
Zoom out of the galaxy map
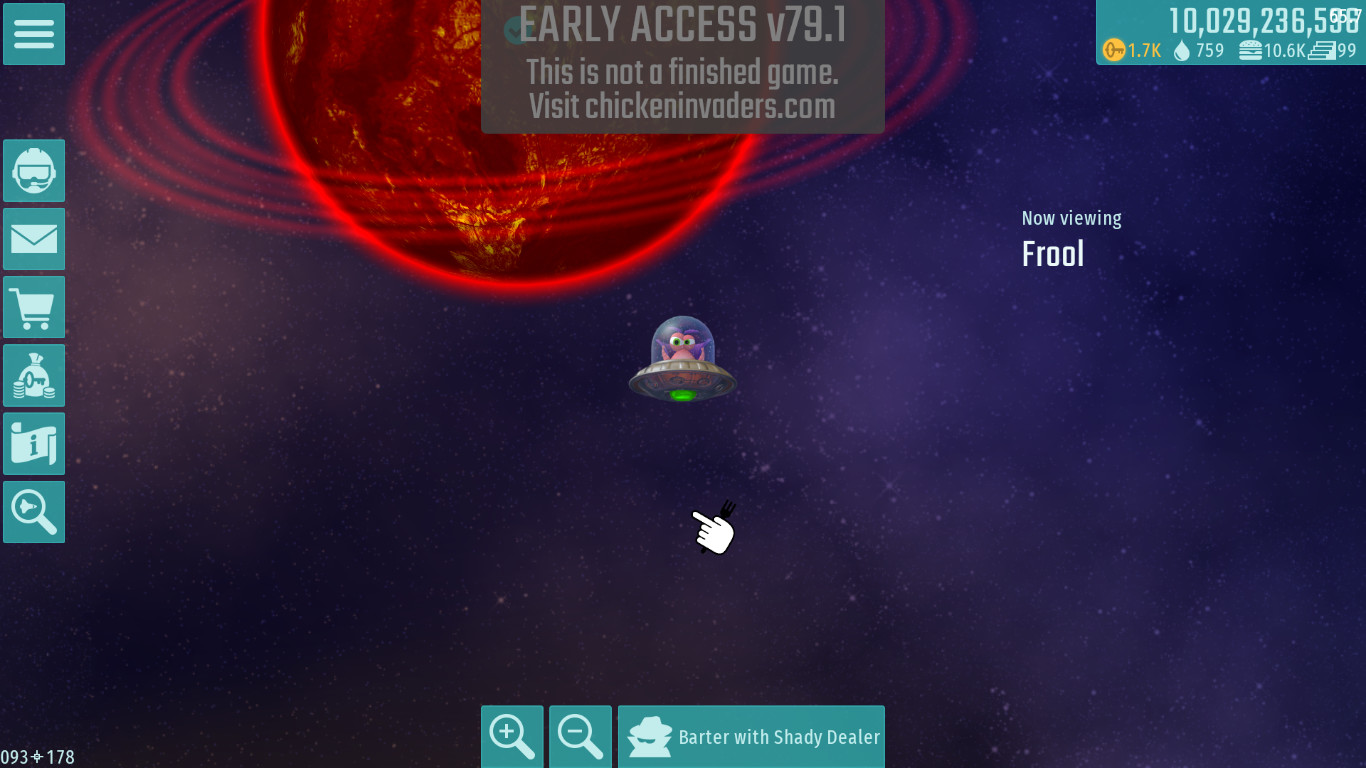tap(580, 737)
